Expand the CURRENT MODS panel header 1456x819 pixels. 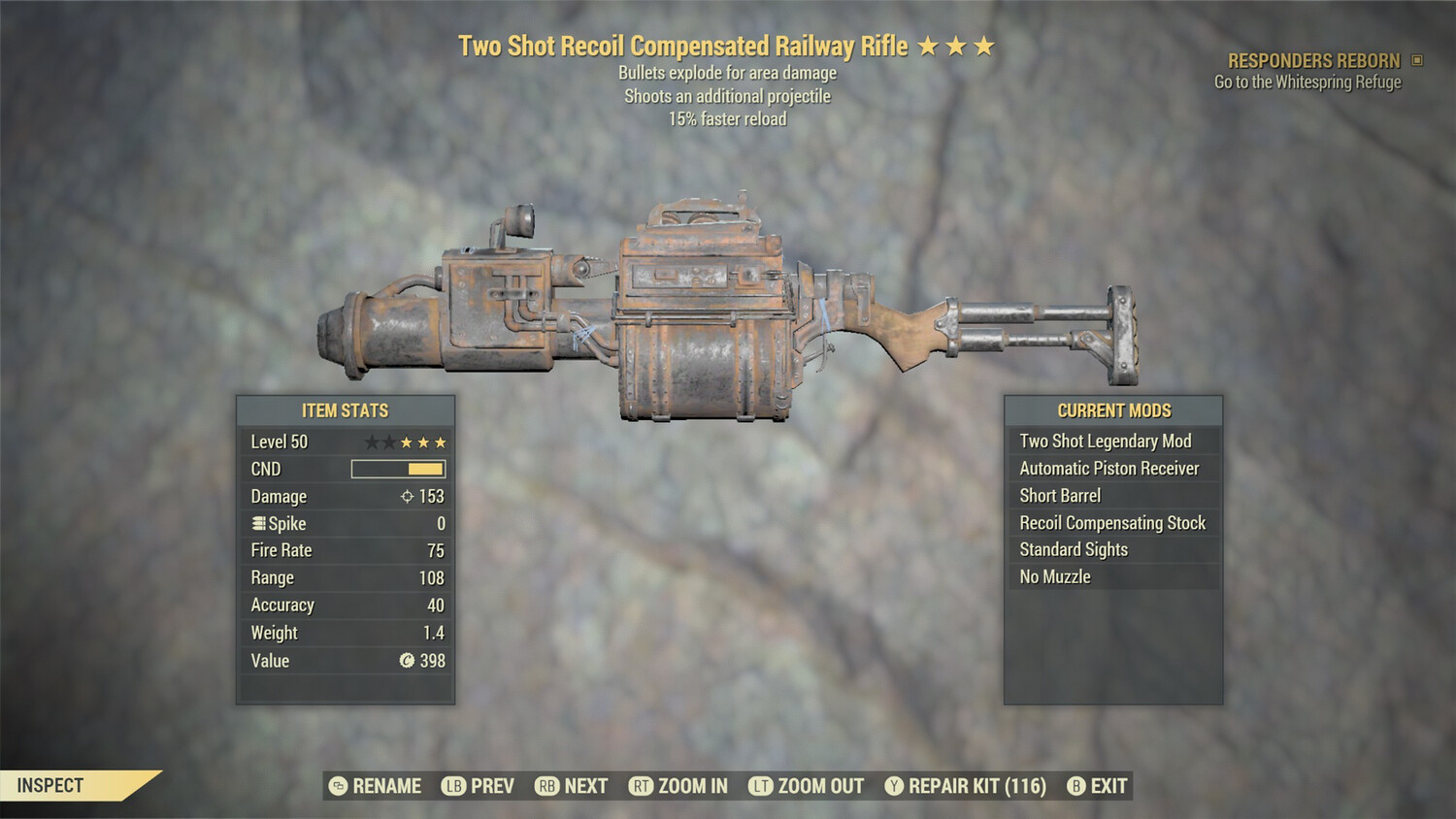(1112, 409)
